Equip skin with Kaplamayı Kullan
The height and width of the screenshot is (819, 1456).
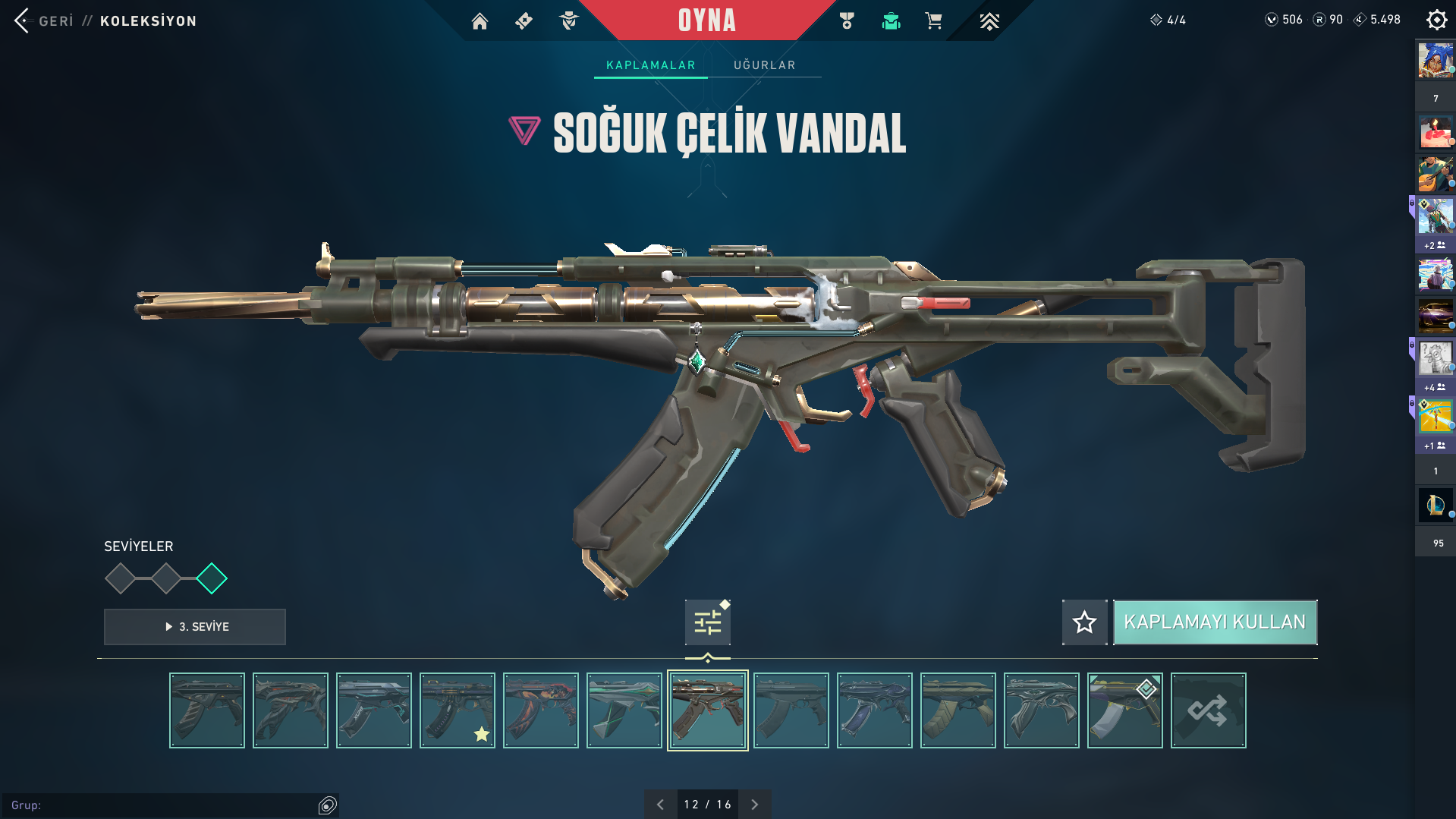pyautogui.click(x=1214, y=622)
